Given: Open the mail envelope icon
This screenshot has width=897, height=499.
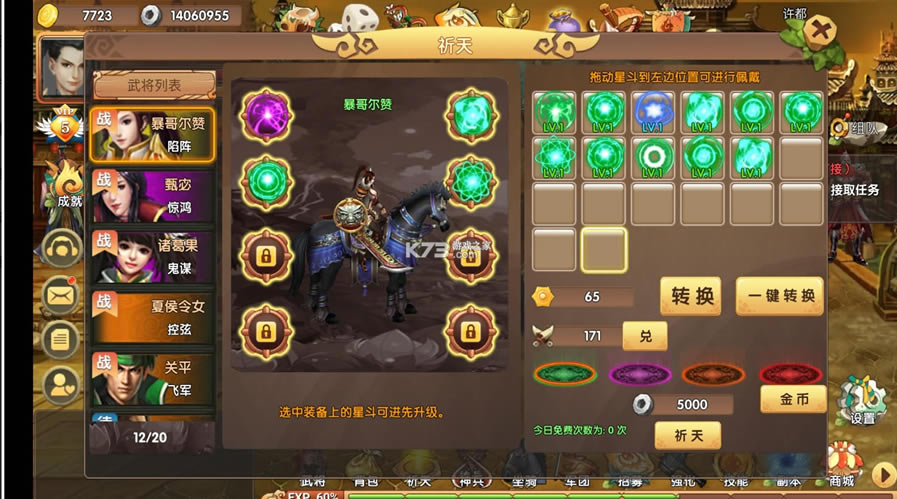Looking at the screenshot, I should tap(62, 293).
